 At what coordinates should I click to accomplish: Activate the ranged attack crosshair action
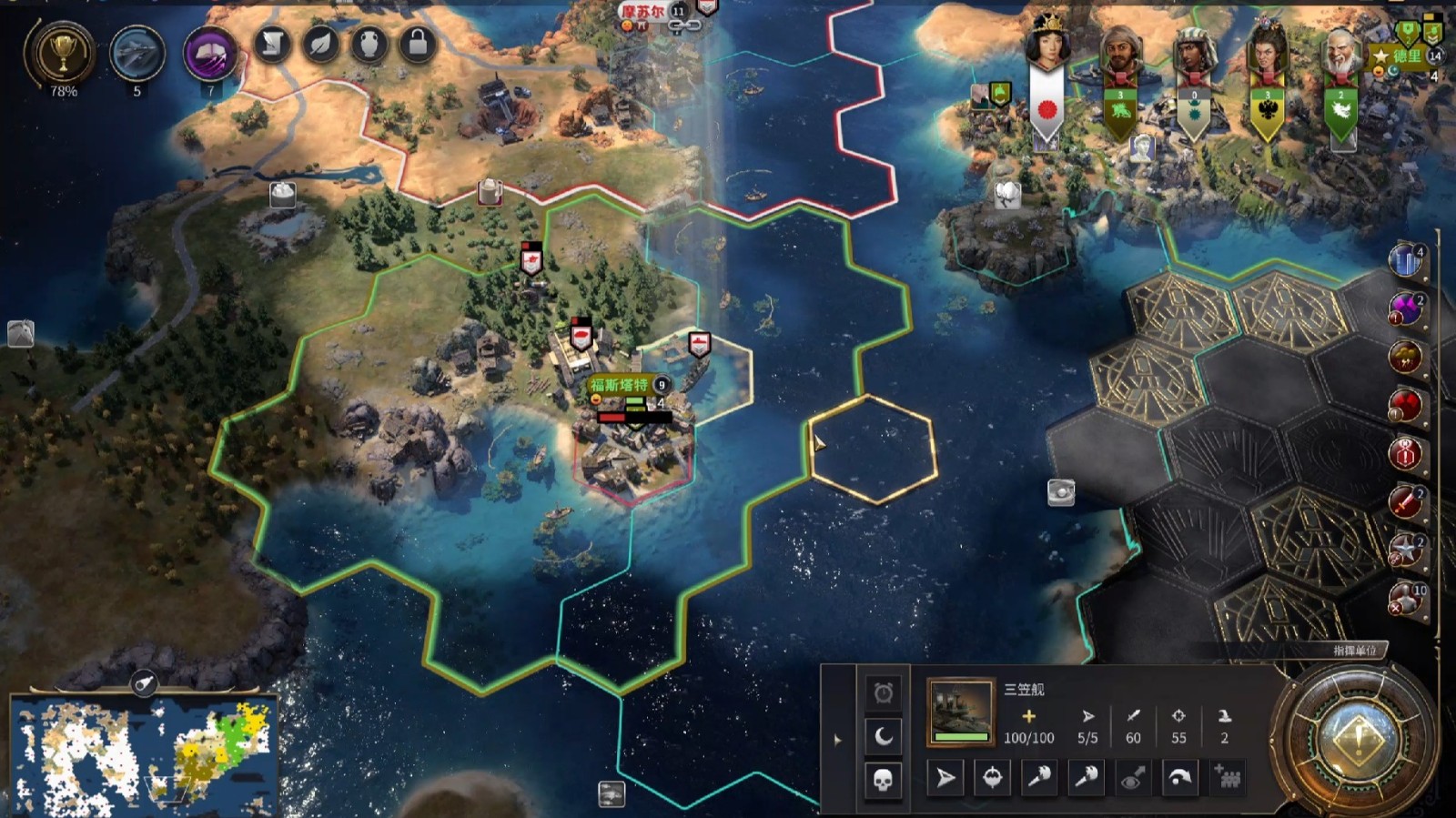point(993,778)
